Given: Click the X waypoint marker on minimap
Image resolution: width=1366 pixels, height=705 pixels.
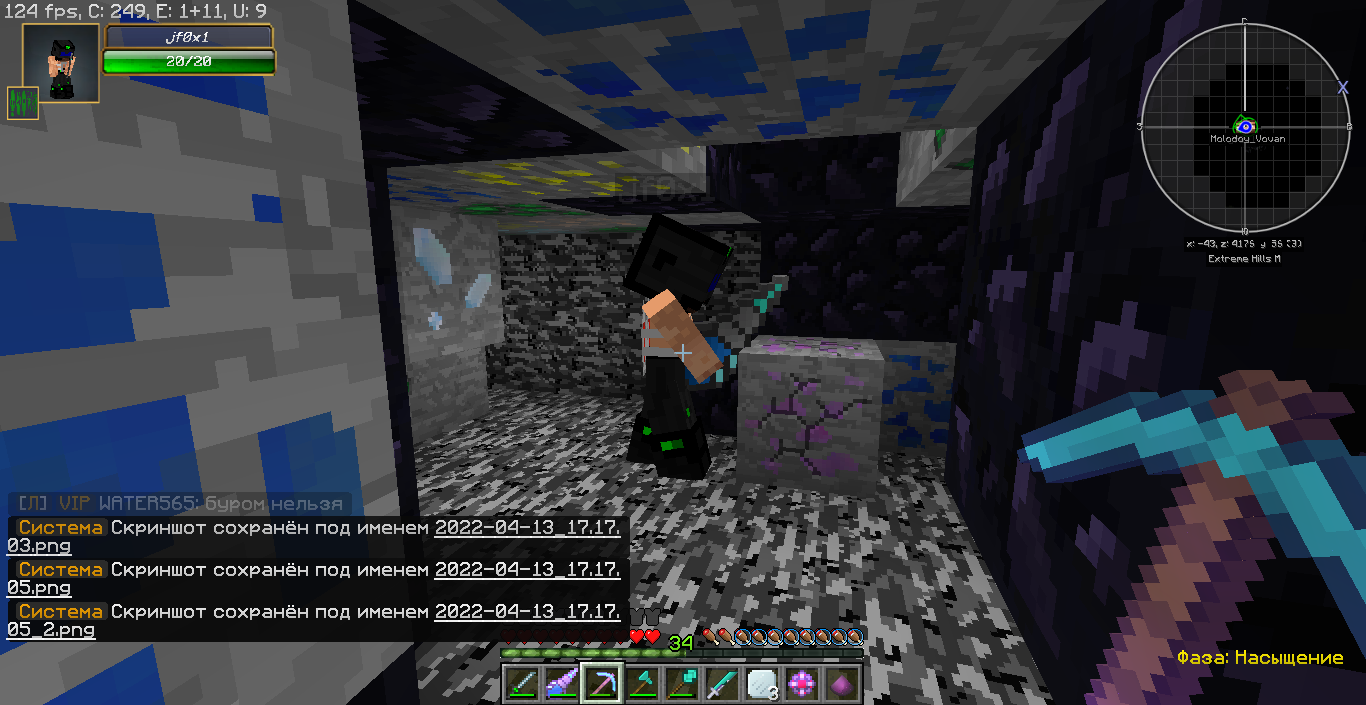Looking at the screenshot, I should [1343, 88].
